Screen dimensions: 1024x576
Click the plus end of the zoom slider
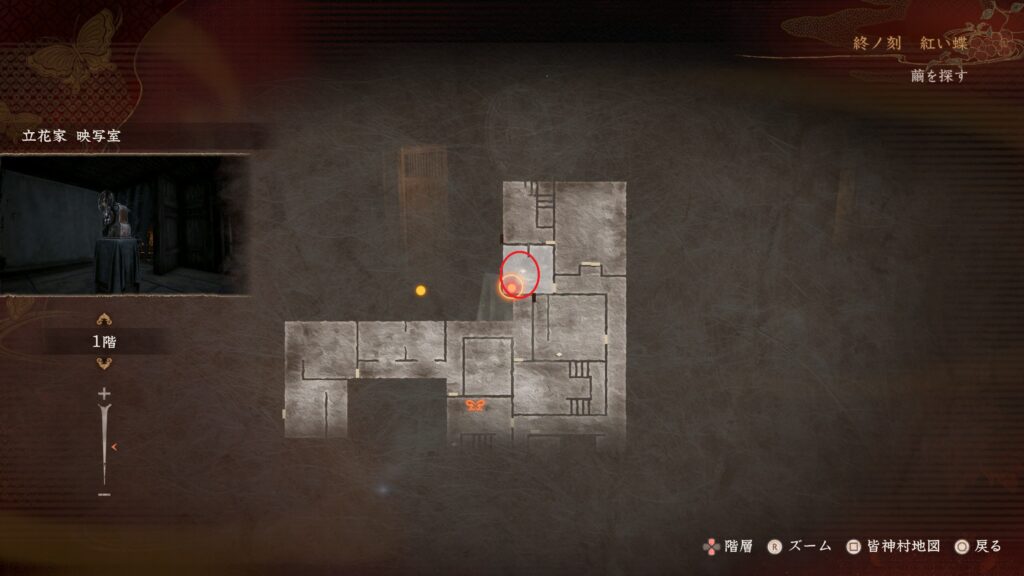(x=104, y=394)
